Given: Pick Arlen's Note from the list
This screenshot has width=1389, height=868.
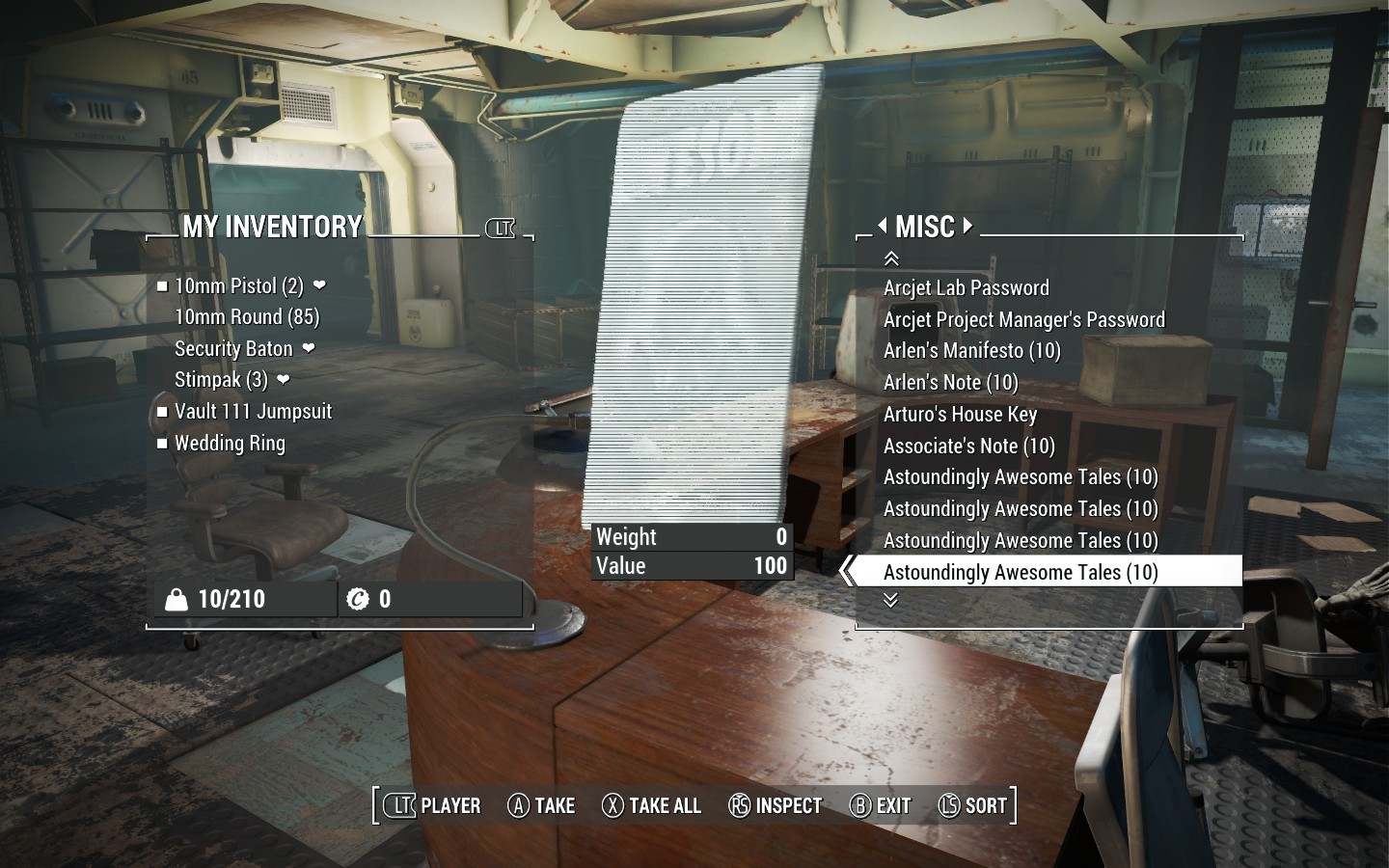Looking at the screenshot, I should (950, 383).
